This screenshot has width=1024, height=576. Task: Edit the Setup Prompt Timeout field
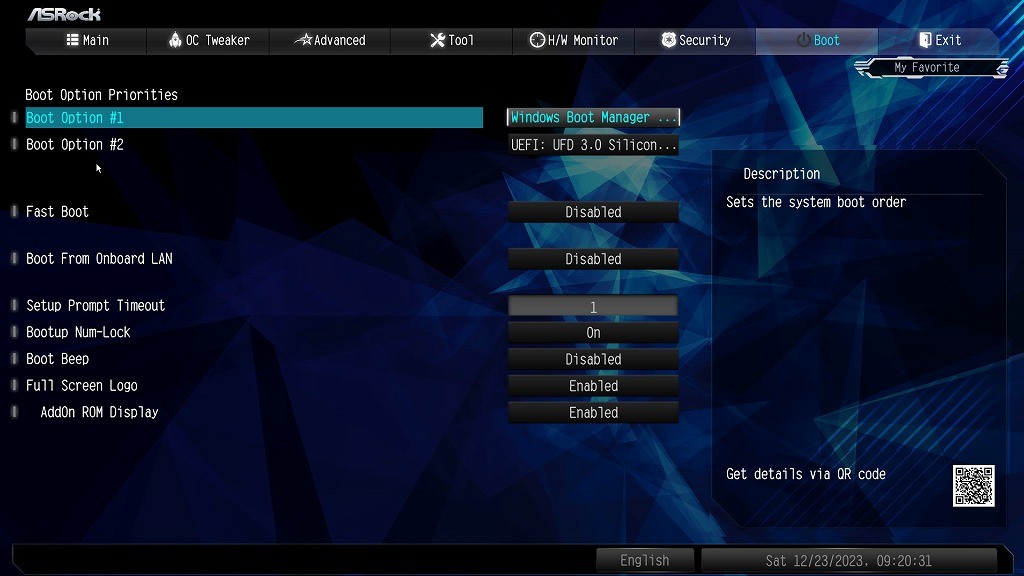(x=593, y=307)
